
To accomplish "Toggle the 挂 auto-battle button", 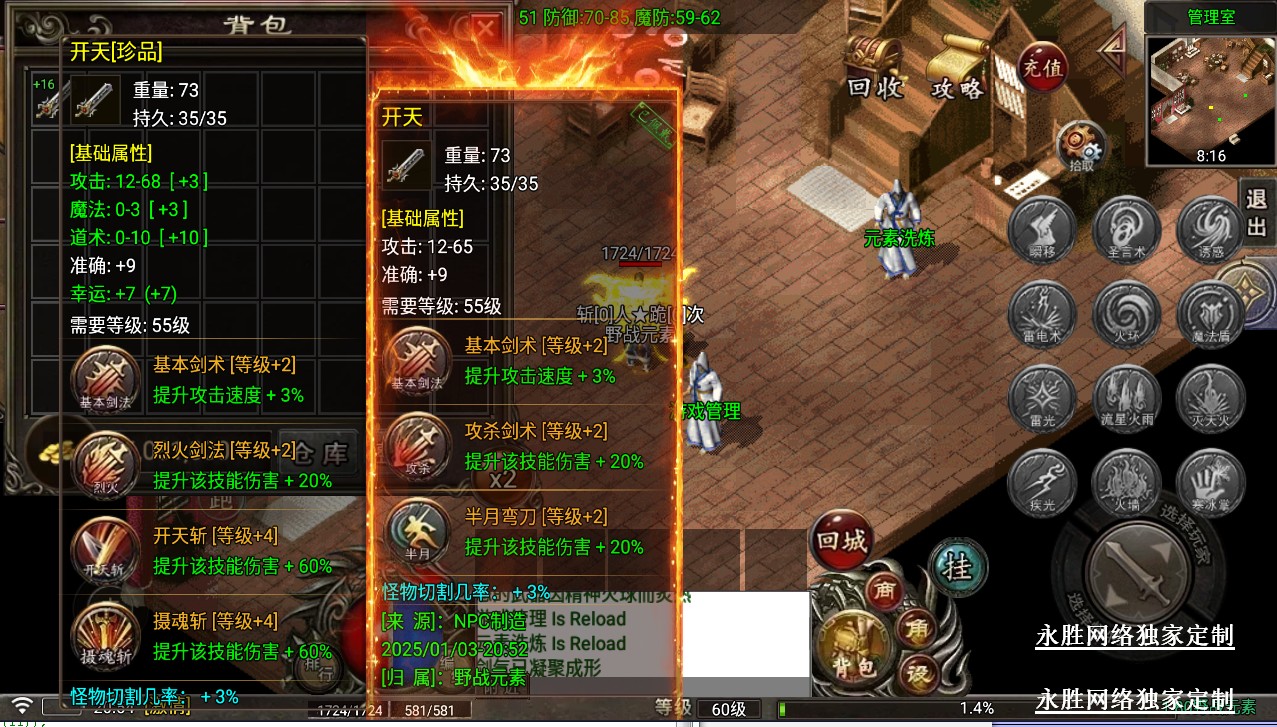I will [957, 566].
